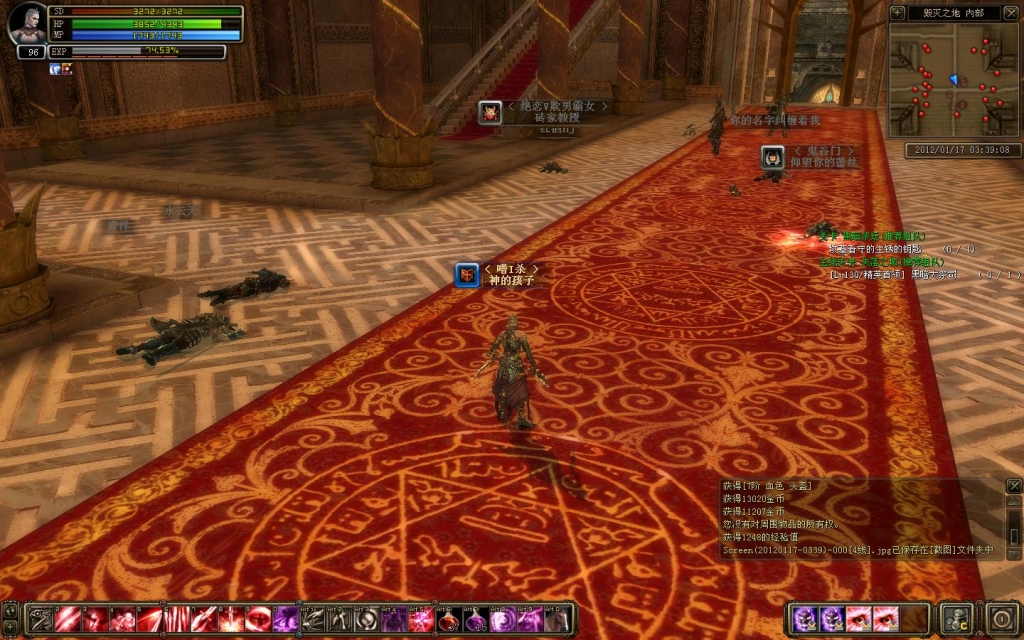Image resolution: width=1024 pixels, height=640 pixels.
Task: Open the 毁灭之地 minimap
Action: coord(955,80)
